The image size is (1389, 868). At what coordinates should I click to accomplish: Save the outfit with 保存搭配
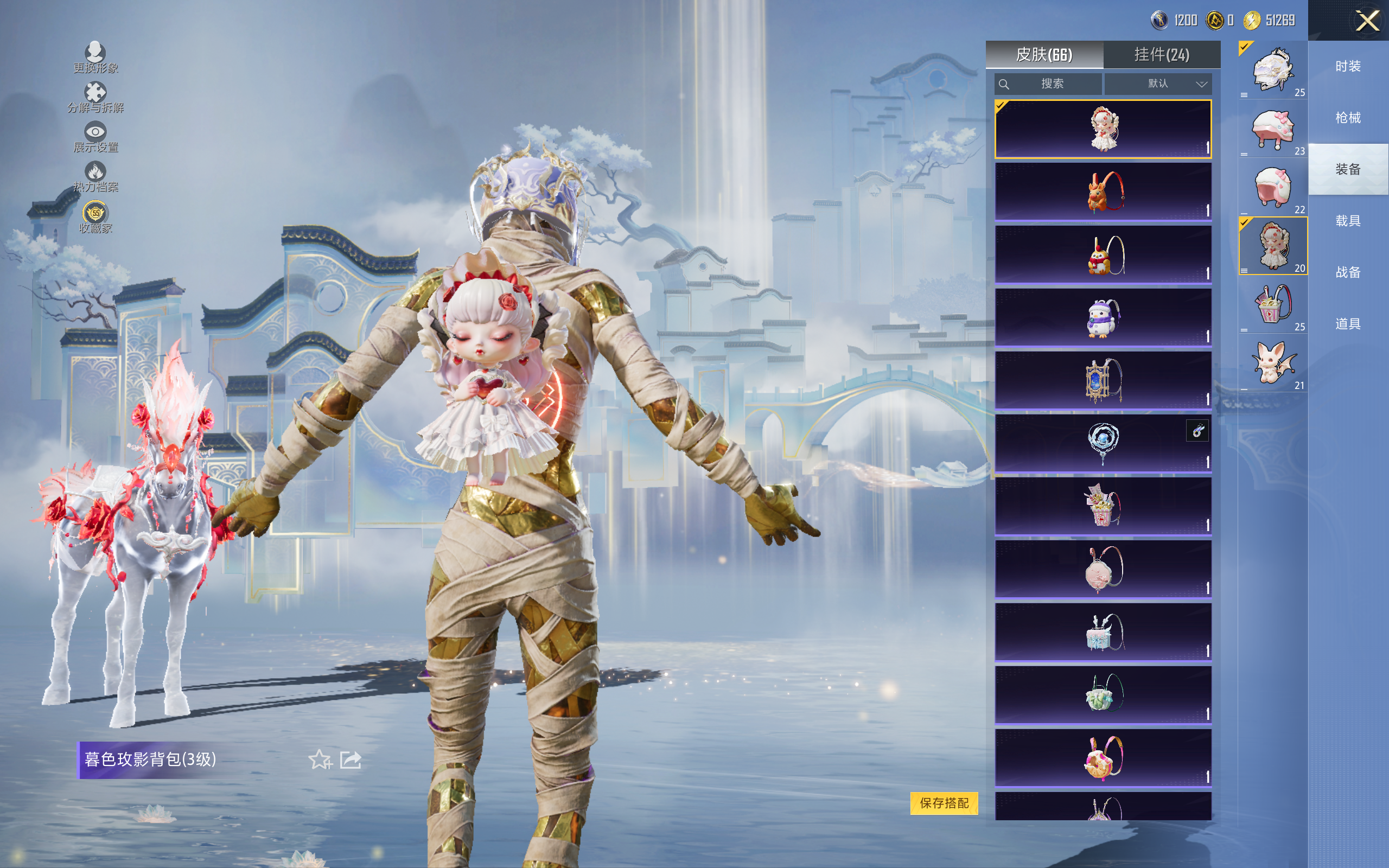click(944, 802)
